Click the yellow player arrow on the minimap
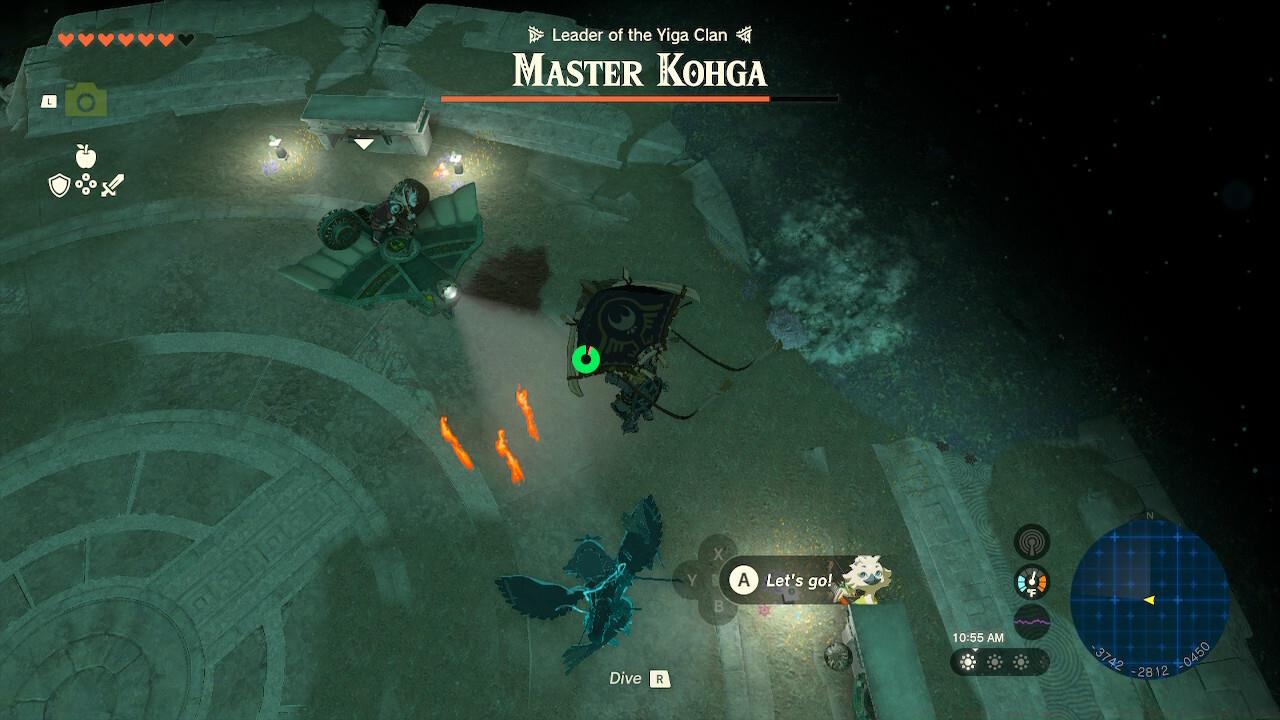The height and width of the screenshot is (720, 1280). 1150,602
